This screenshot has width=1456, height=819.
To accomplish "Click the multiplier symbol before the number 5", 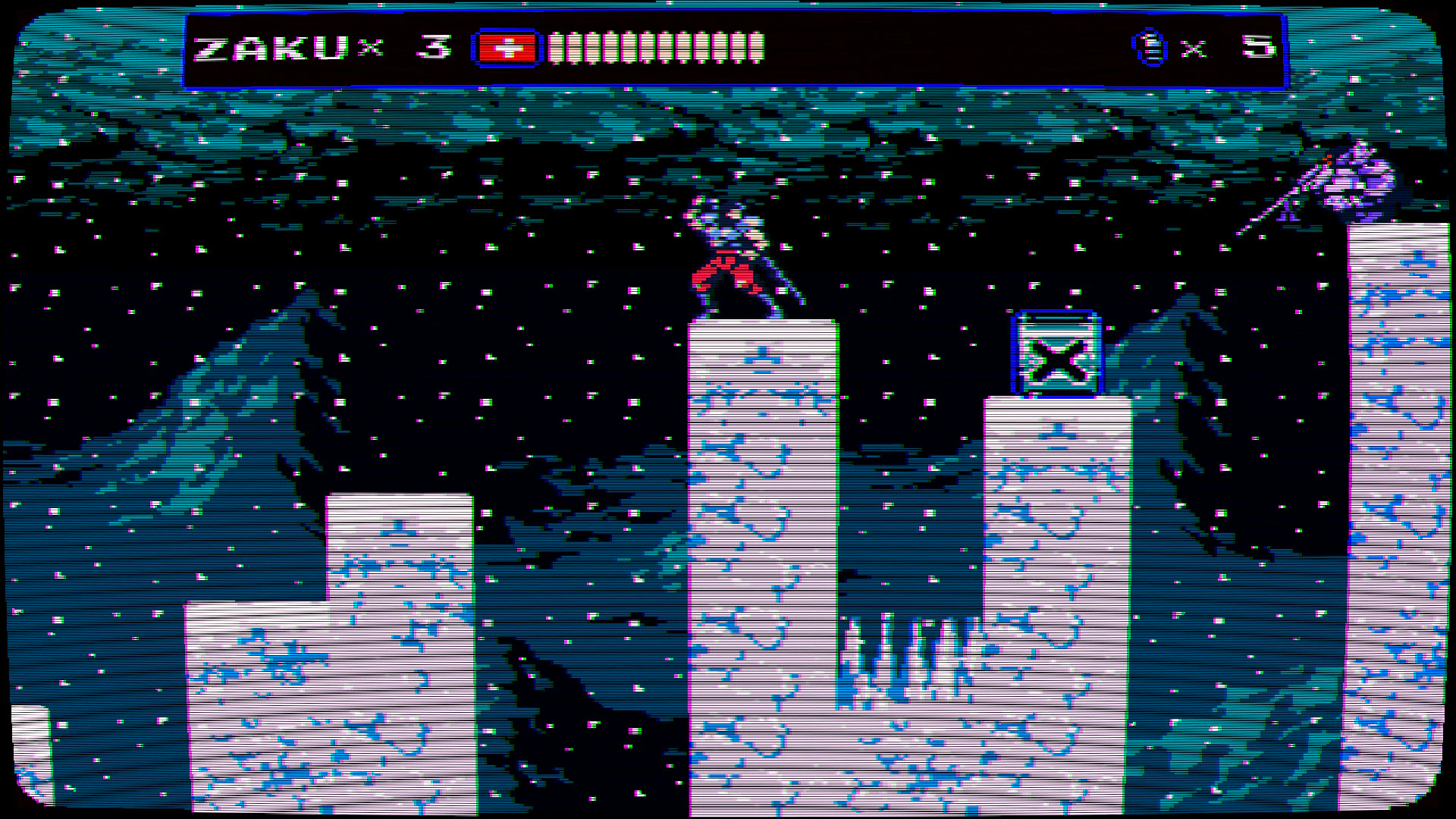I will pos(1192,49).
